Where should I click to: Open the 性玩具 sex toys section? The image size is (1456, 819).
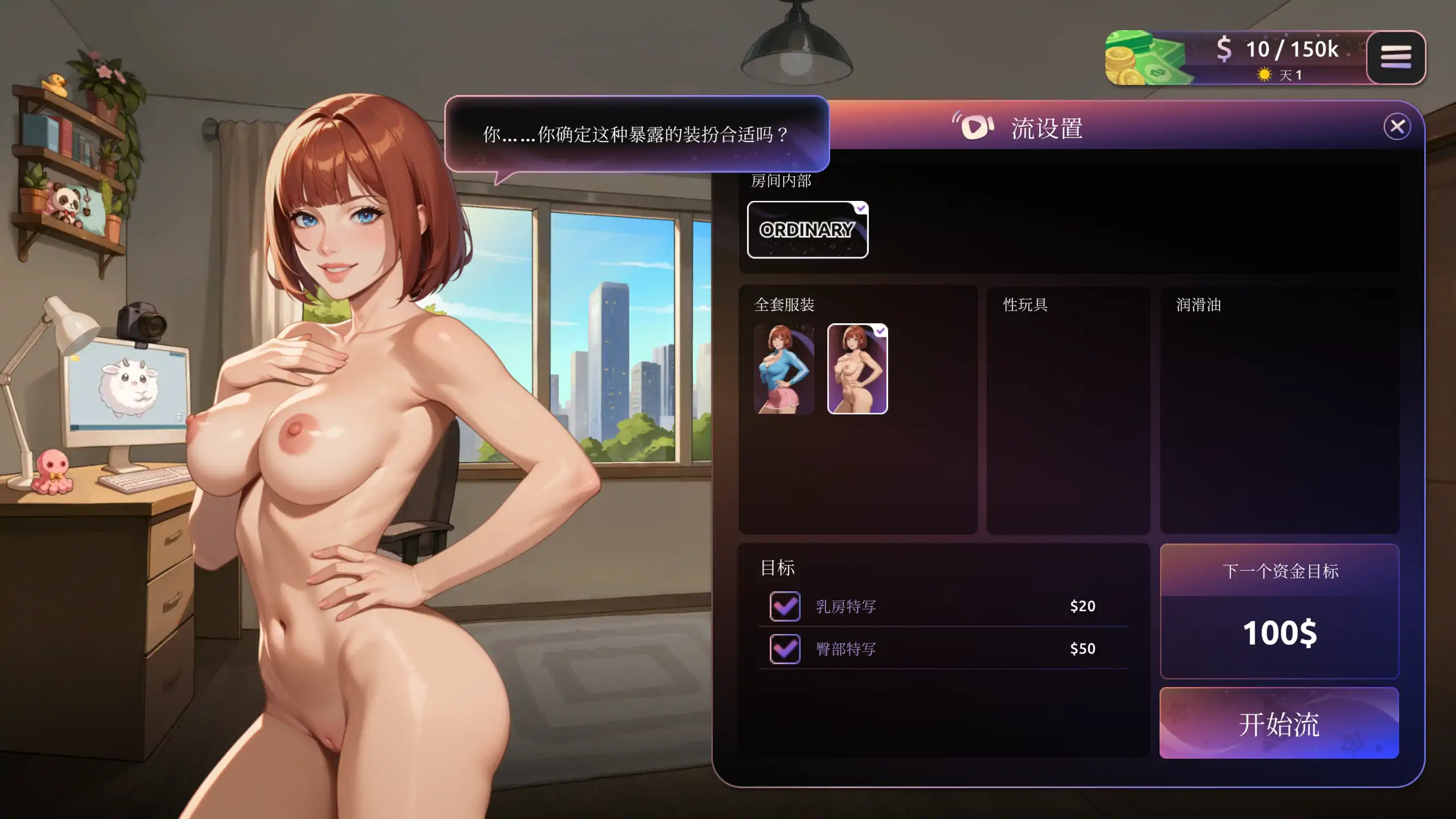point(1069,411)
